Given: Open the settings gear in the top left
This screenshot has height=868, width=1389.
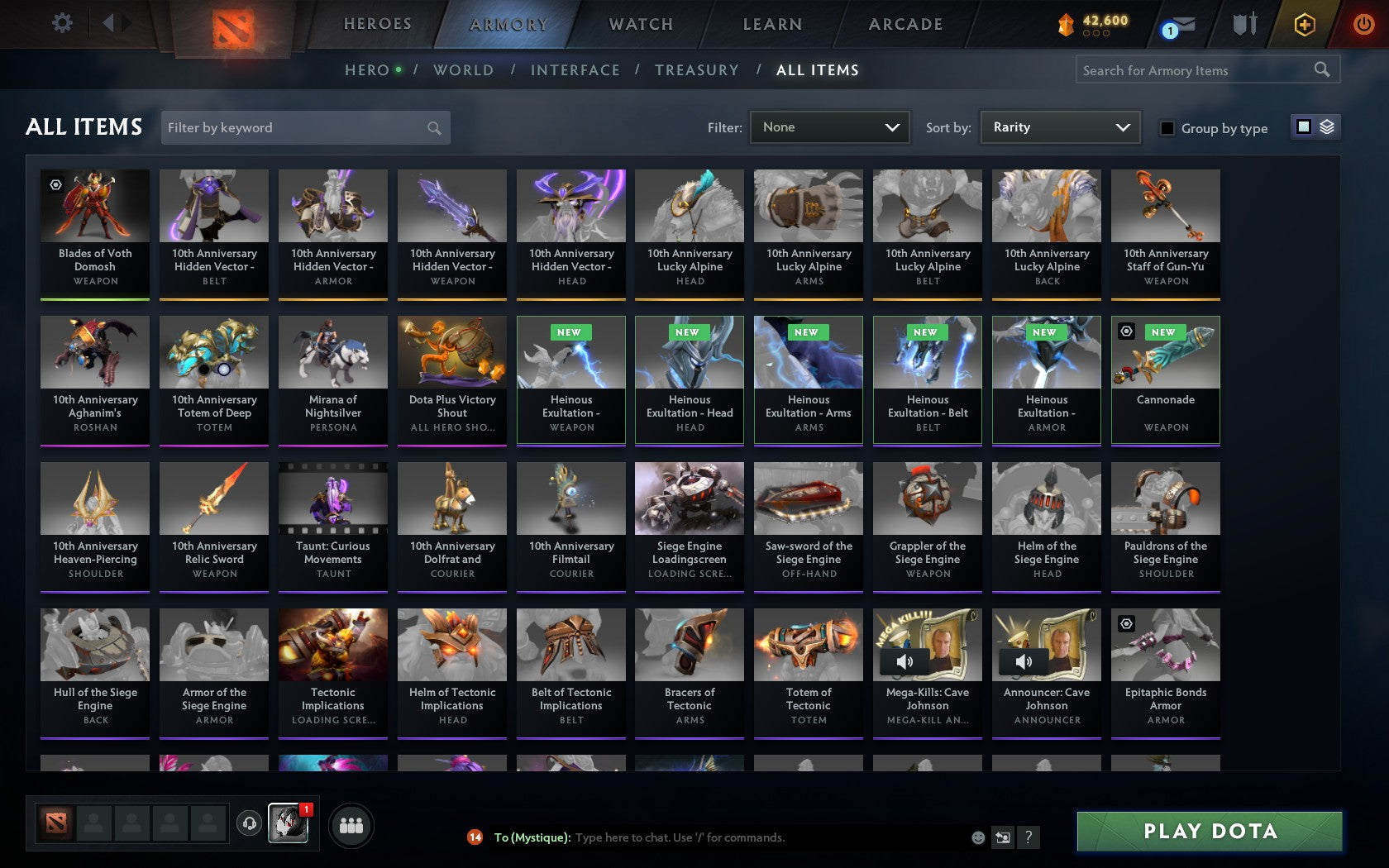Looking at the screenshot, I should point(60,23).
